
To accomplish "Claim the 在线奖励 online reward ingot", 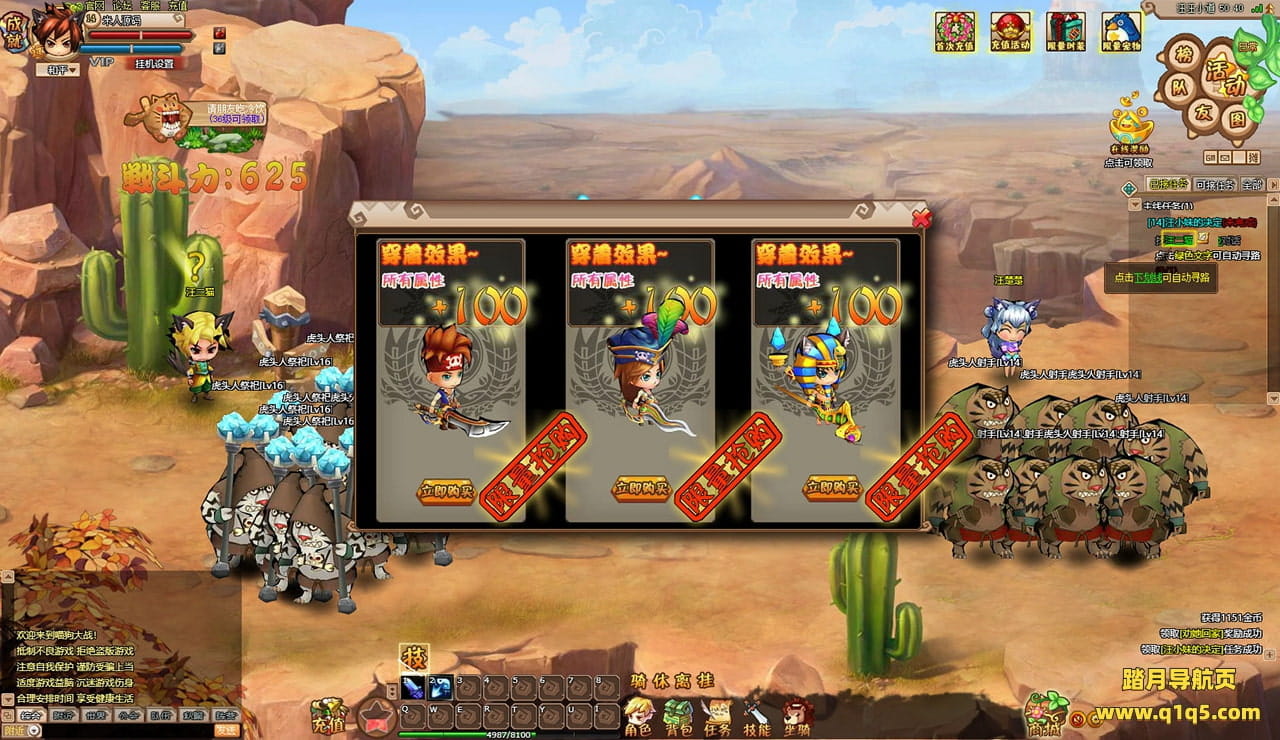I will pos(1130,127).
